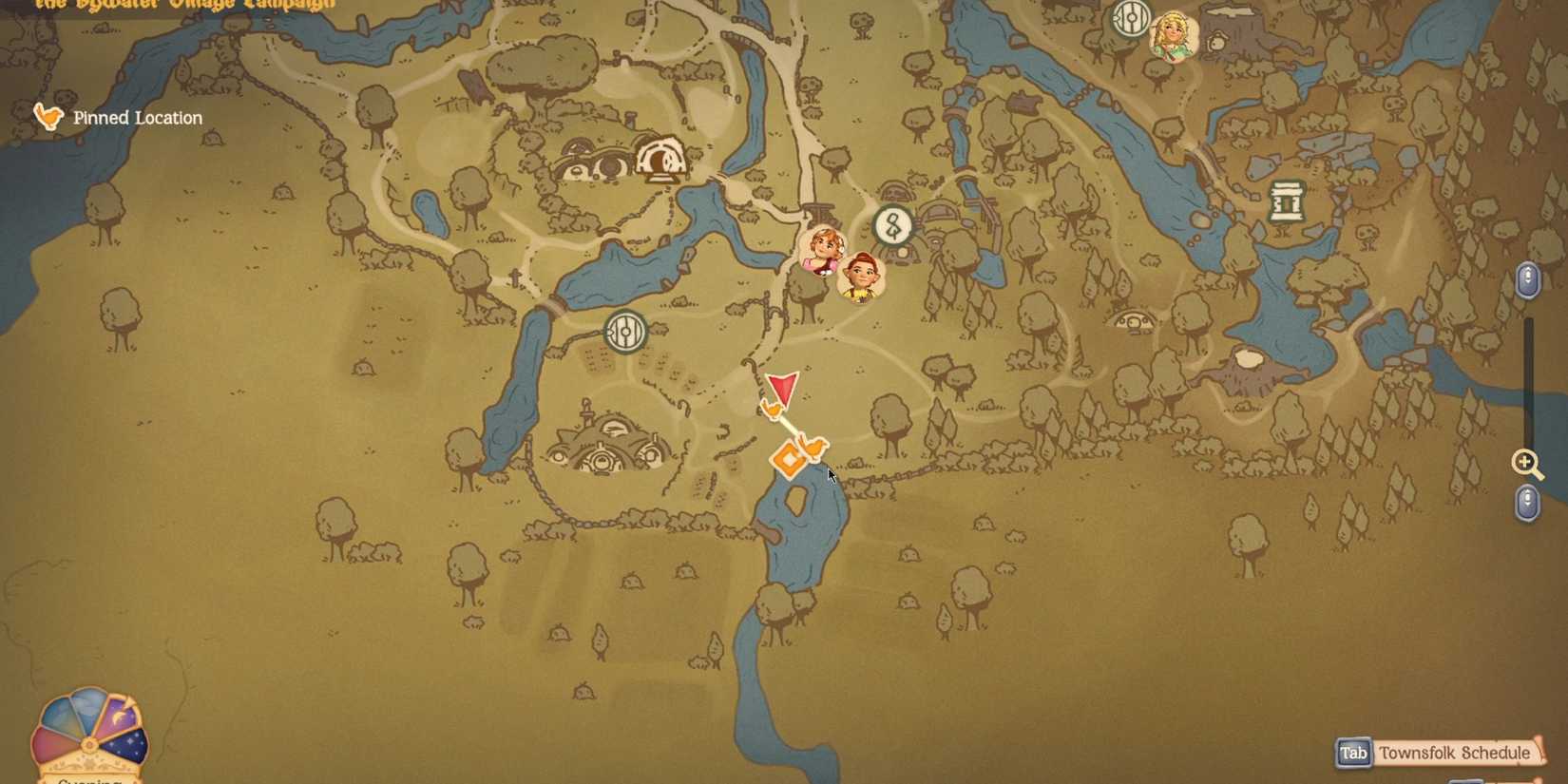Image resolution: width=1568 pixels, height=784 pixels.
Task: Select the gate landmark icon on the eastern map
Action: (1288, 201)
